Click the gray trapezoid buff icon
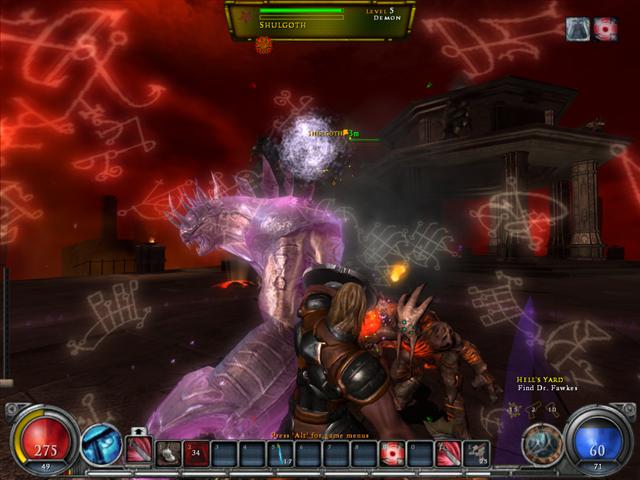The width and height of the screenshot is (640, 480). [579, 29]
